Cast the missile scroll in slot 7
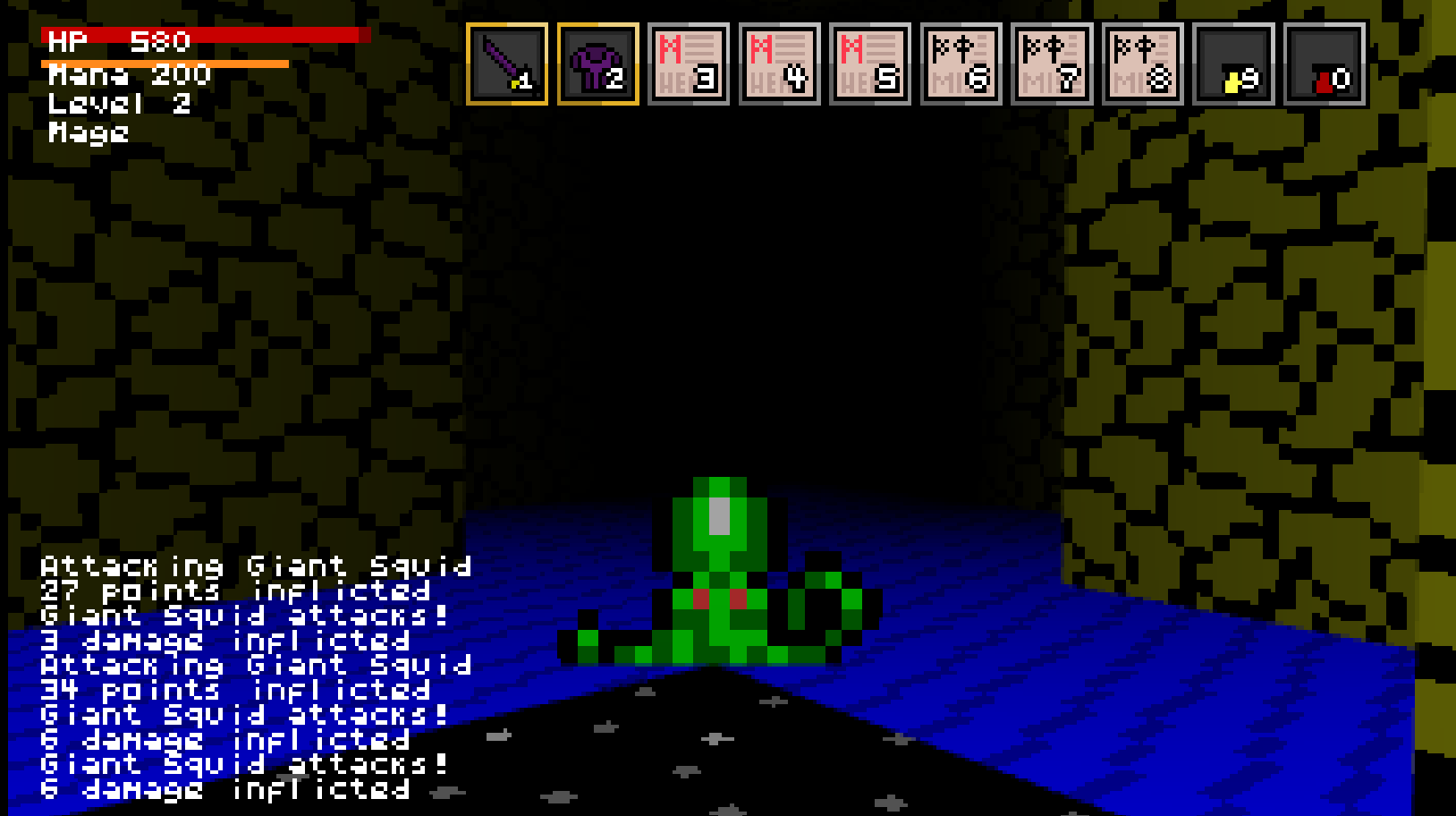This screenshot has height=816, width=1456. [1052, 64]
